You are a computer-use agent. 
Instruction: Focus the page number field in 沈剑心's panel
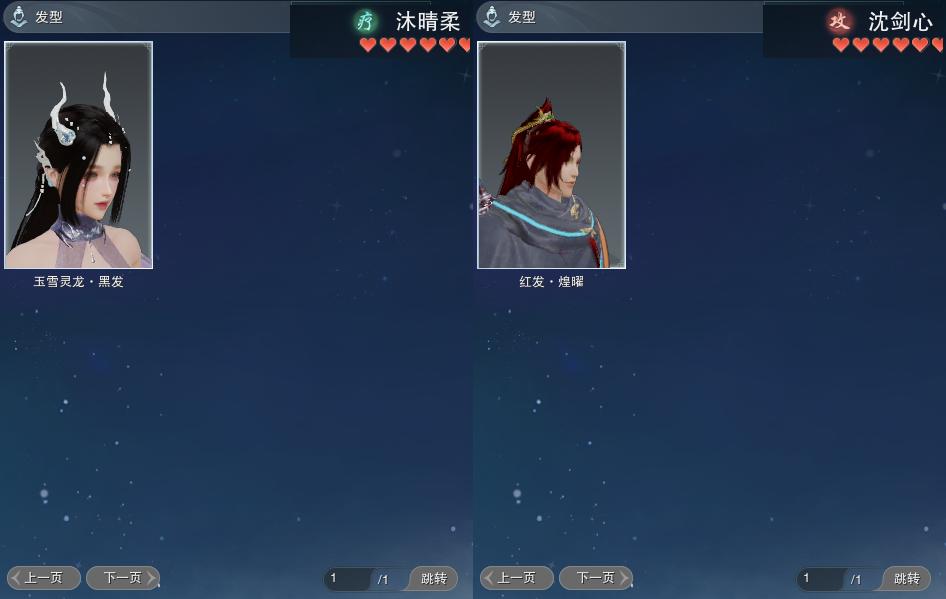[821, 579]
